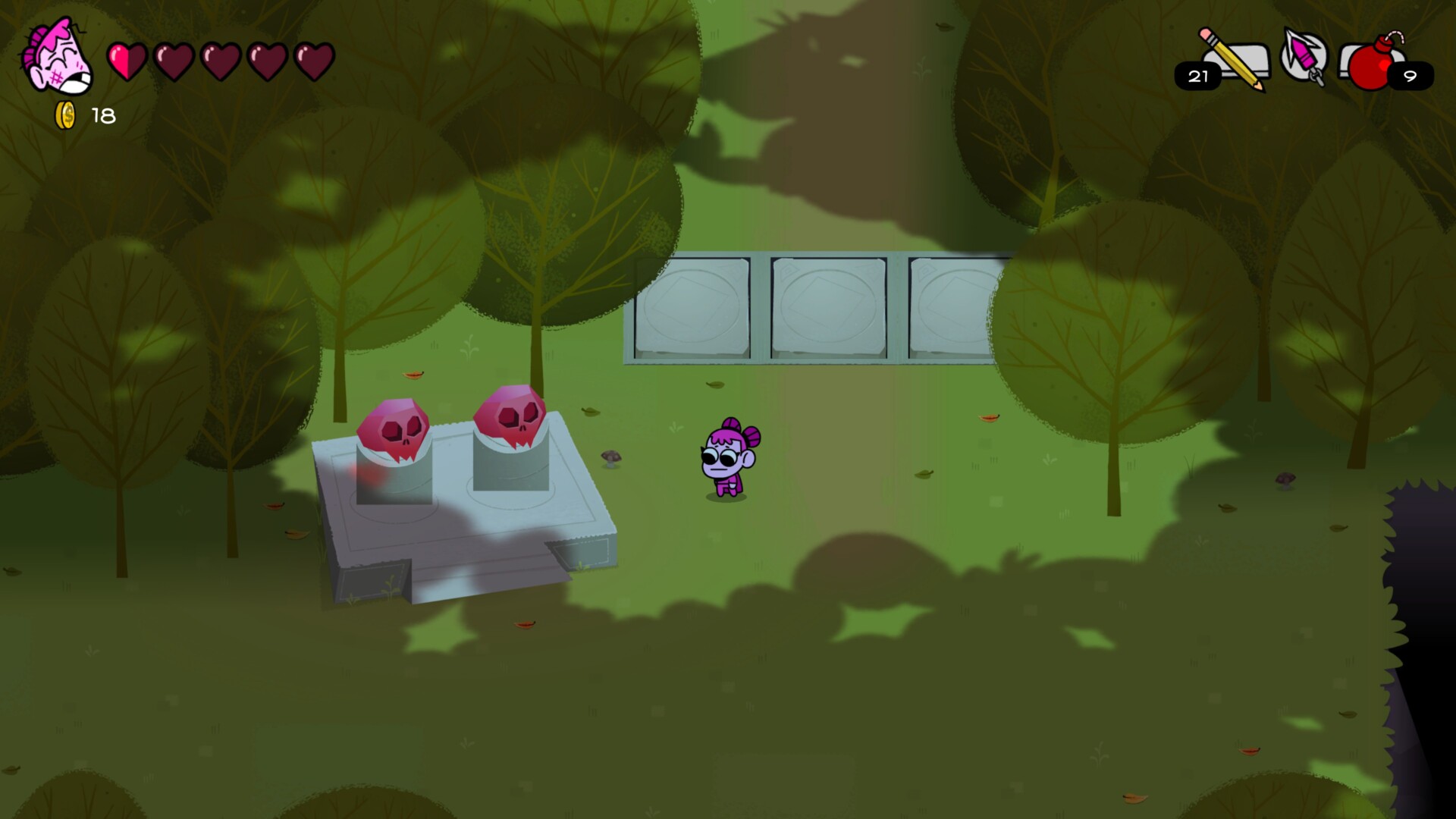This screenshot has height=819, width=1456.
Task: Select the pencil weapon icon
Action: pos(1228,57)
